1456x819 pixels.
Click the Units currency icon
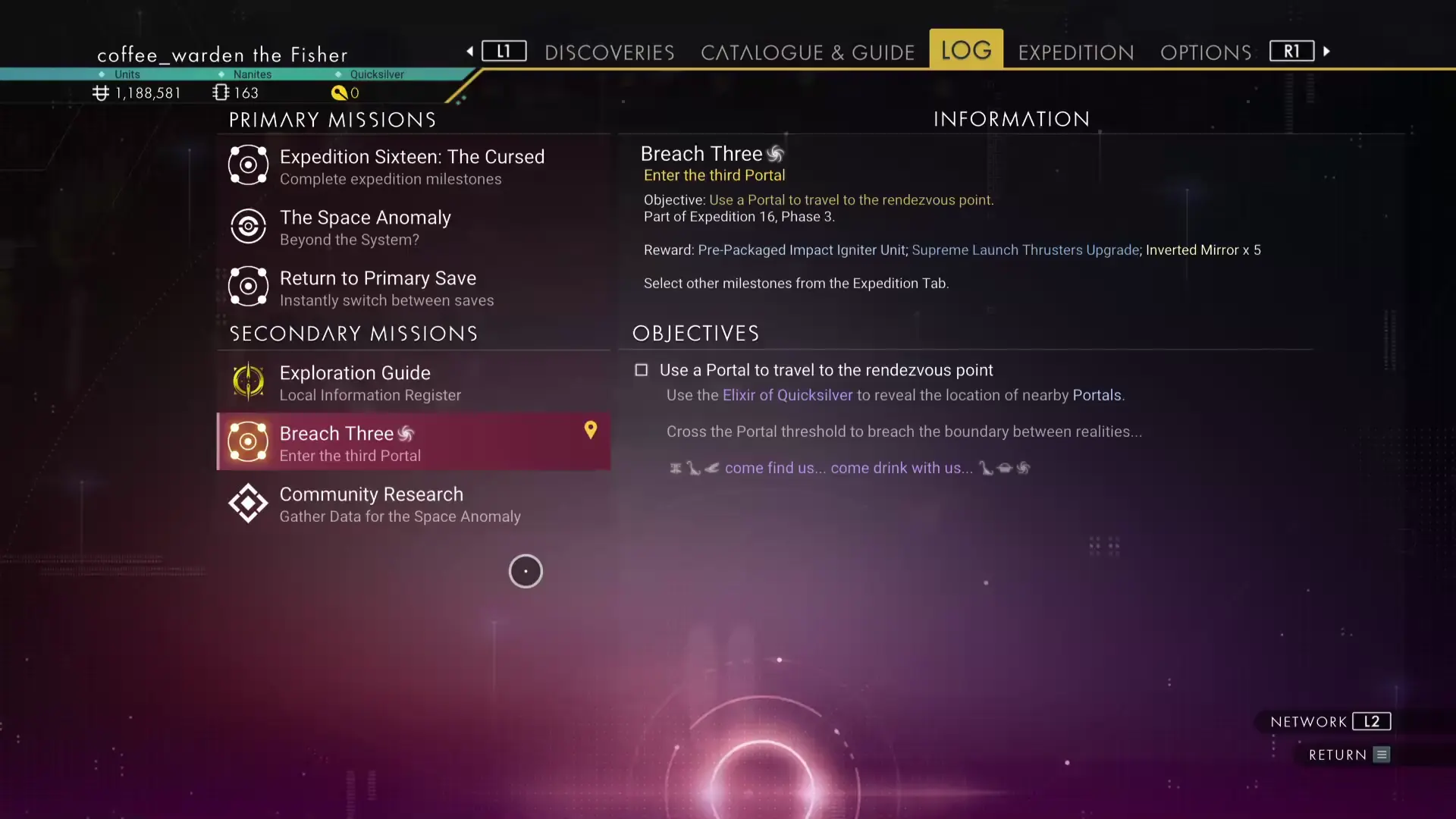click(99, 93)
